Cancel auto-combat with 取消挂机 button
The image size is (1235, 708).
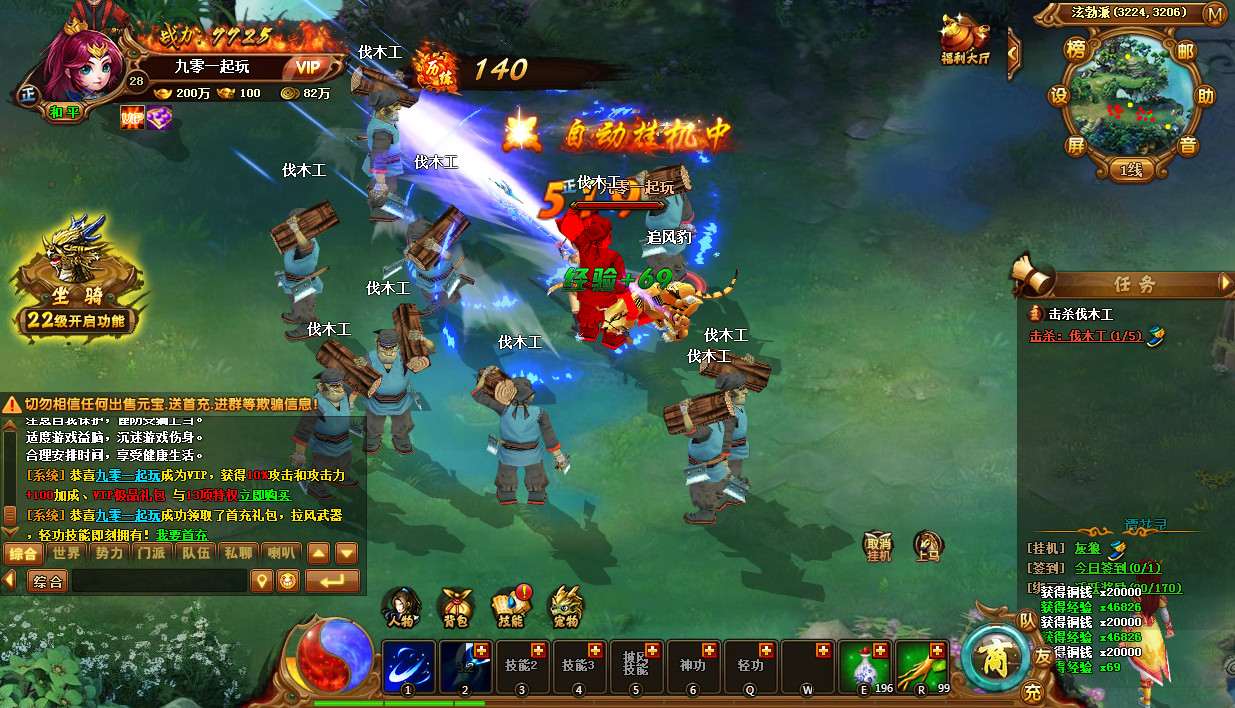tap(877, 547)
